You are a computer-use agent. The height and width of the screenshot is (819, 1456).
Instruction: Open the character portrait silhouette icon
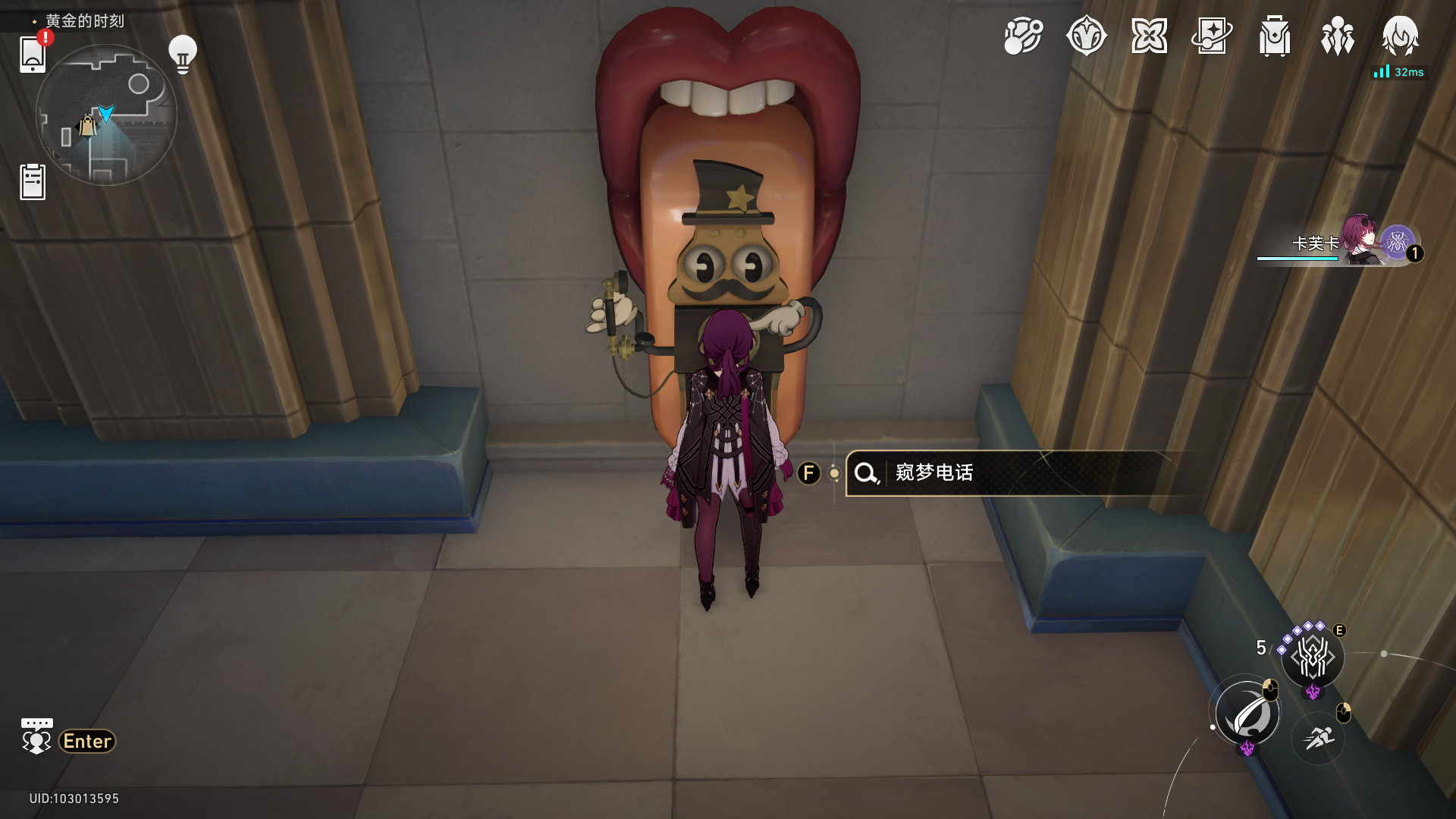click(1400, 36)
